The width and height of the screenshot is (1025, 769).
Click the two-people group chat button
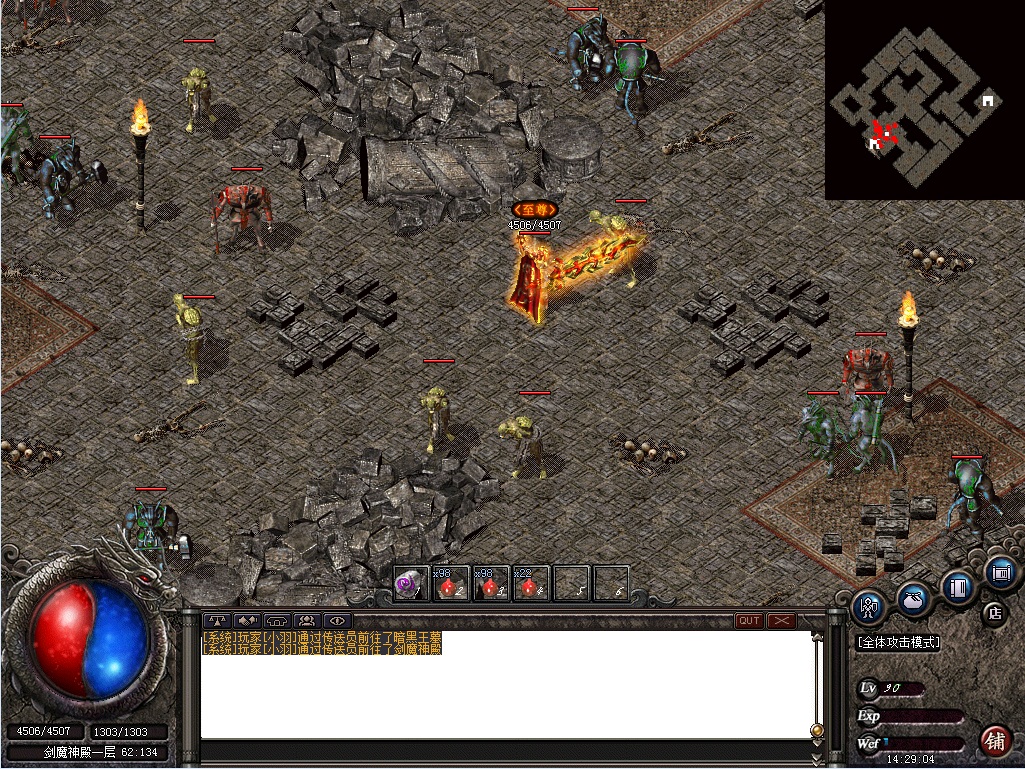click(307, 621)
